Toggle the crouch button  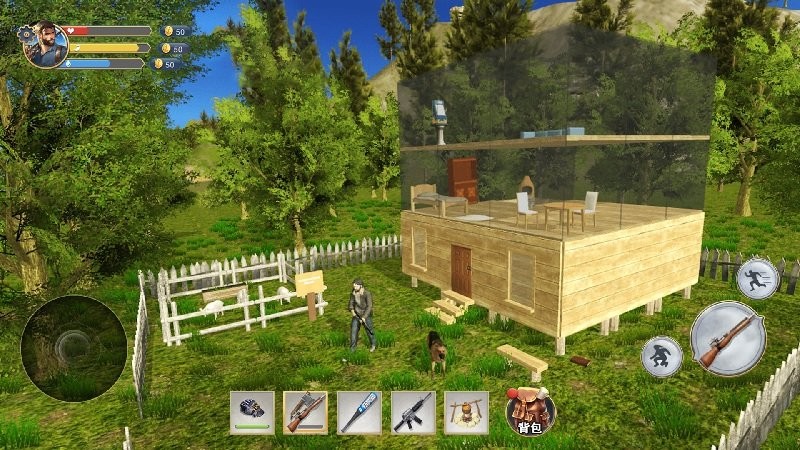click(661, 356)
